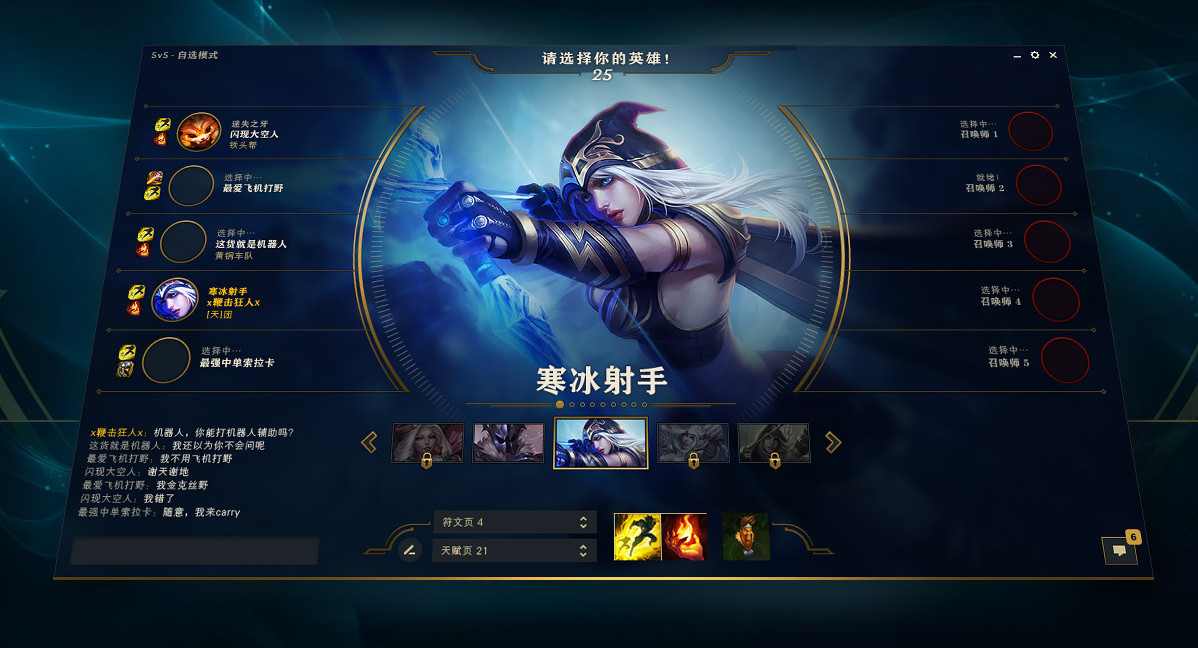Click your own 寒冰射手 portrait in team list
The height and width of the screenshot is (648, 1198).
point(175,299)
